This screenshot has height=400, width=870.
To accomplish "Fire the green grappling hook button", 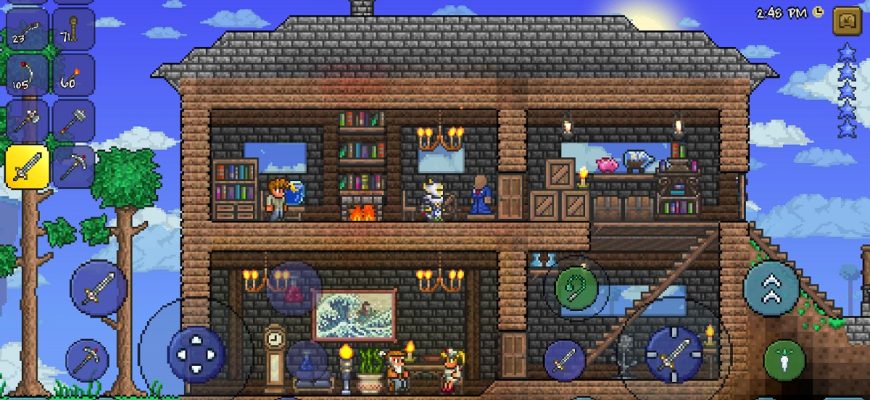I will pos(577,288).
